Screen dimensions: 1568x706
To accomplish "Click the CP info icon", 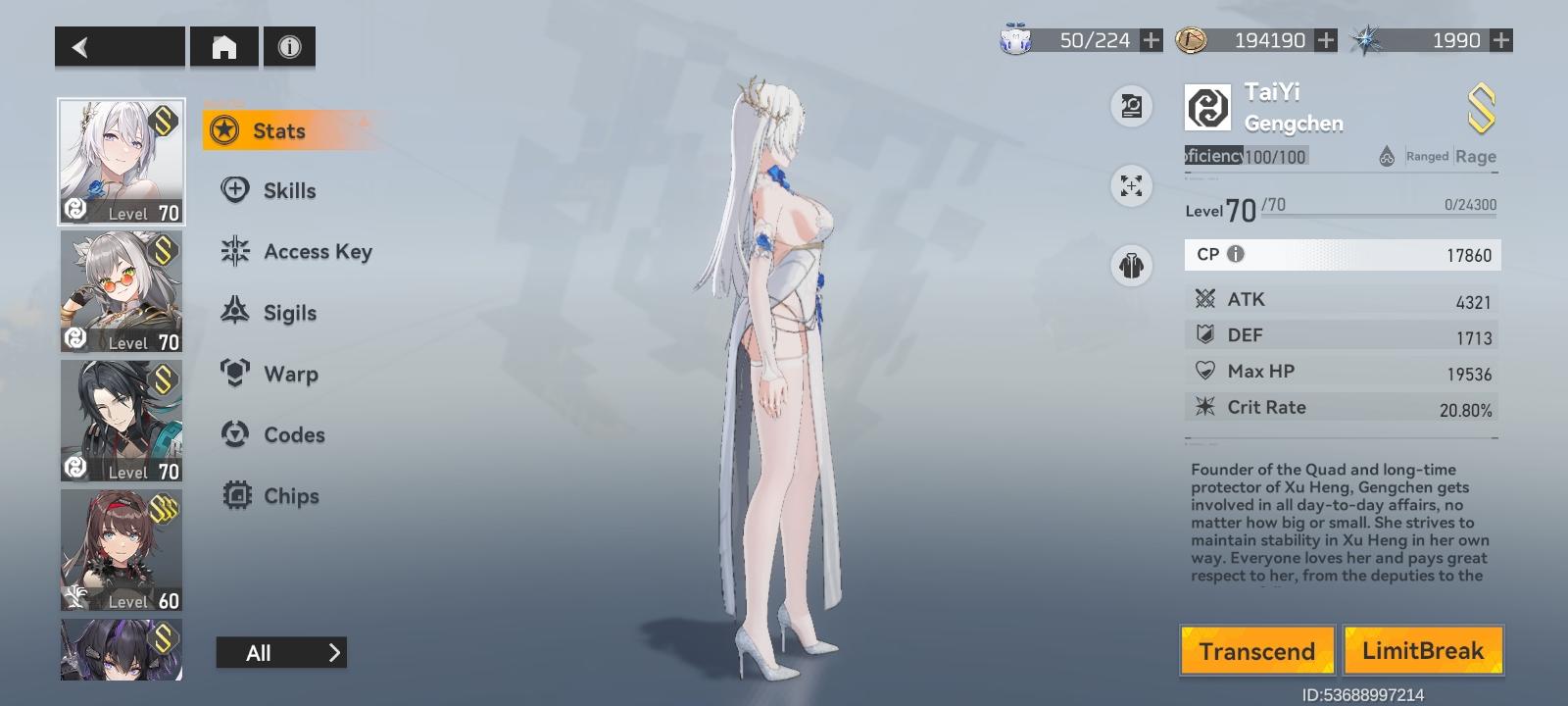I will pos(1234,255).
